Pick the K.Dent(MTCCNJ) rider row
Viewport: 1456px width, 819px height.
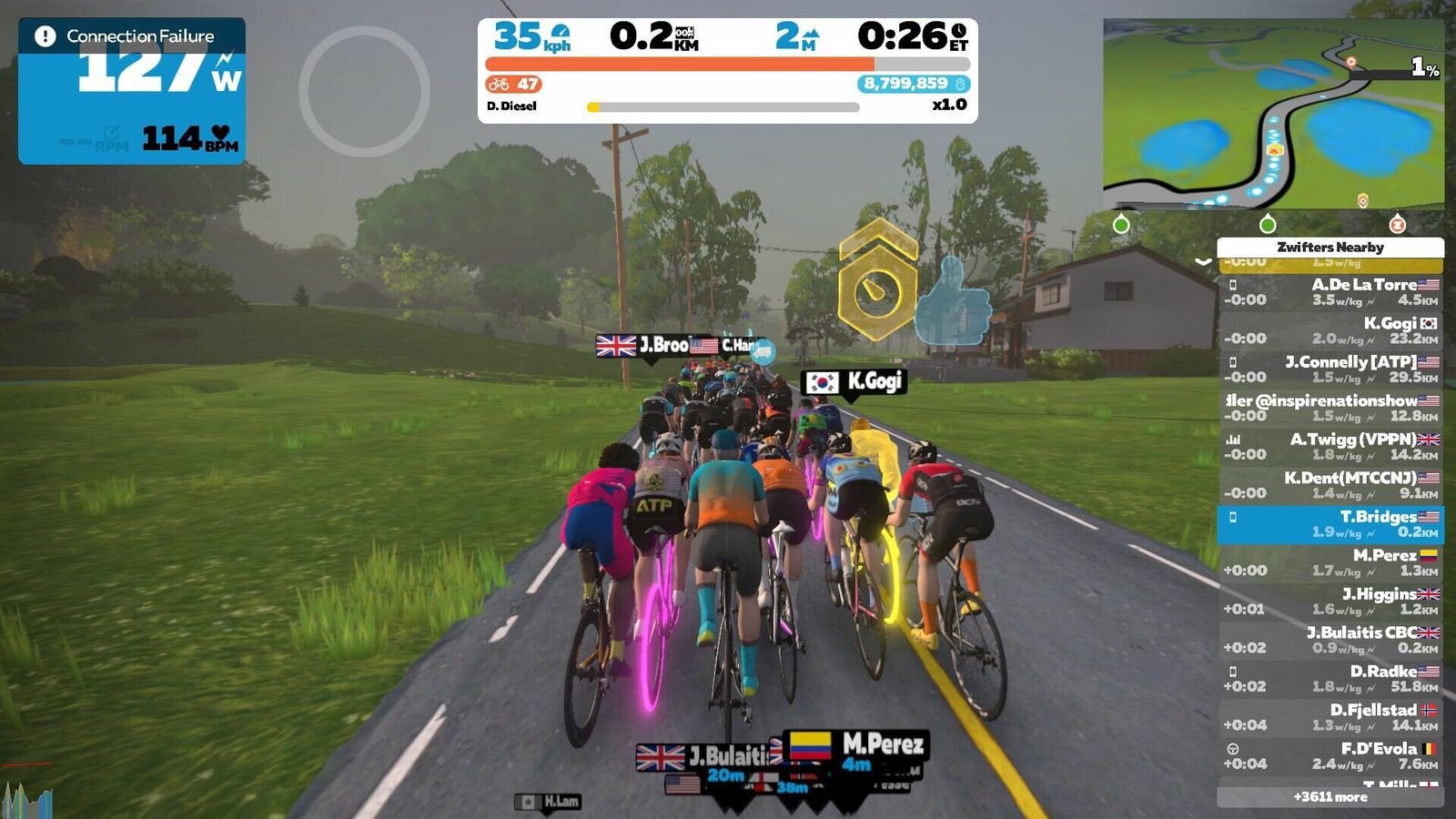(x=1330, y=486)
